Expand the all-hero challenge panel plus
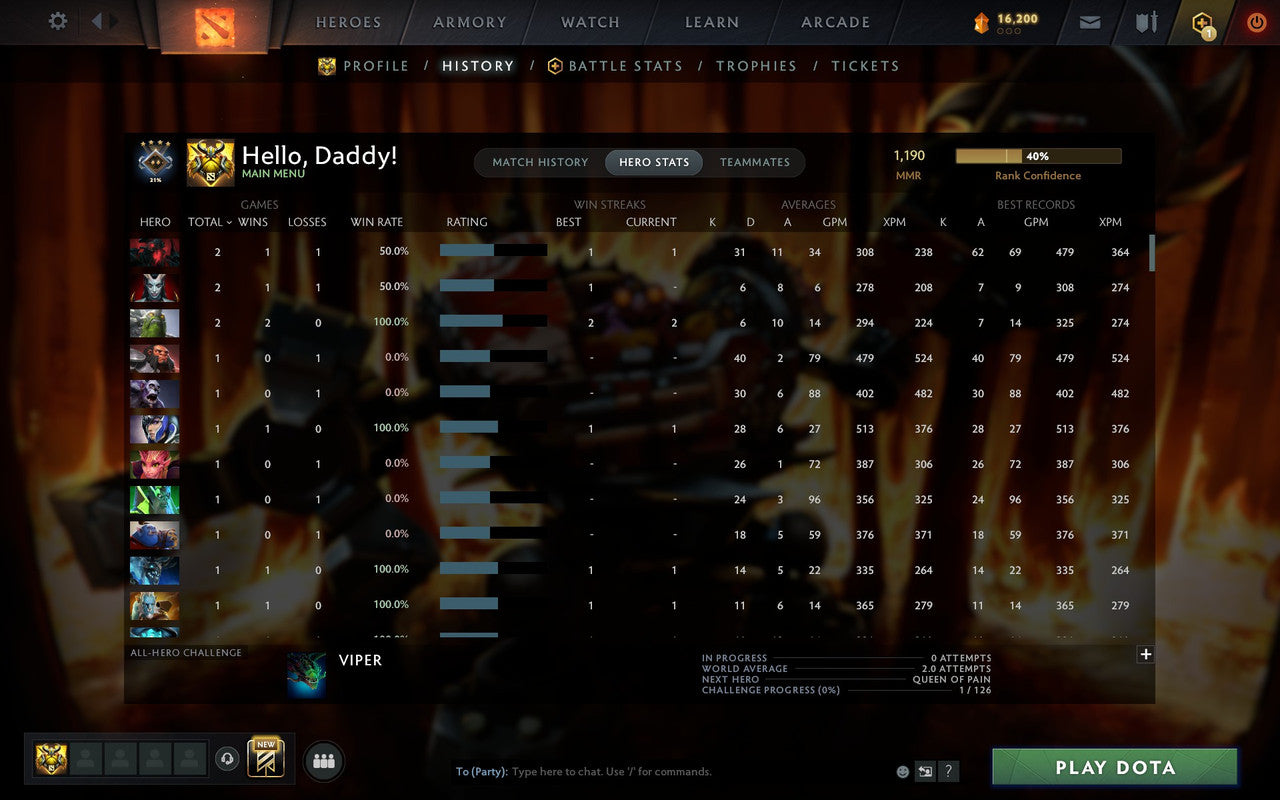Screen dimensions: 1280x800 pyautogui.click(x=1145, y=654)
